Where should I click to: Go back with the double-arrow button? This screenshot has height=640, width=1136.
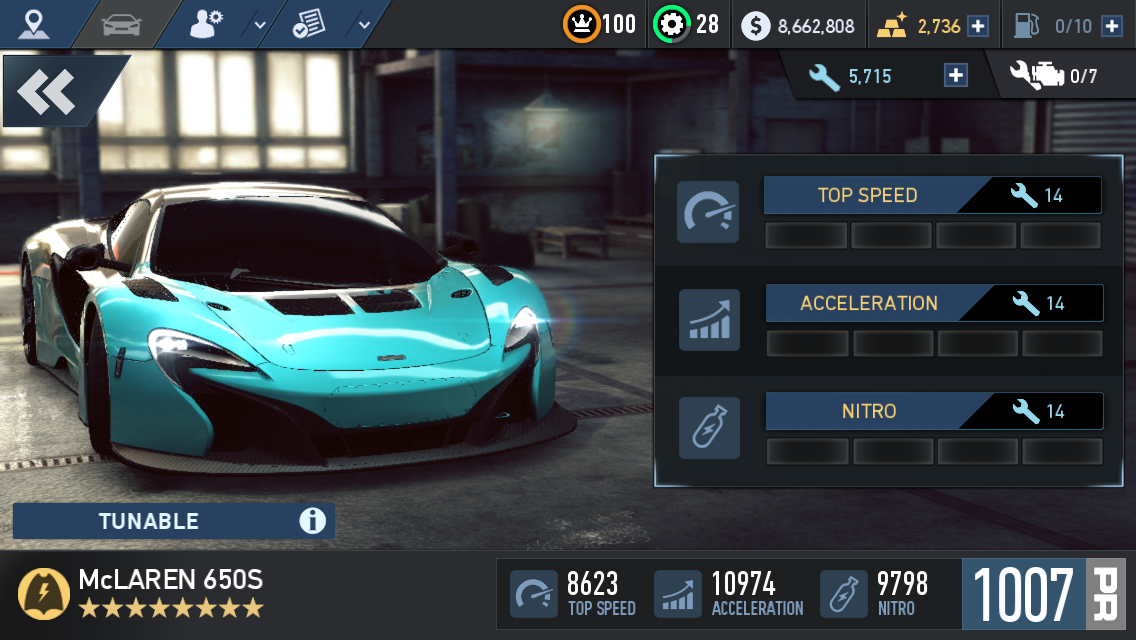point(48,92)
